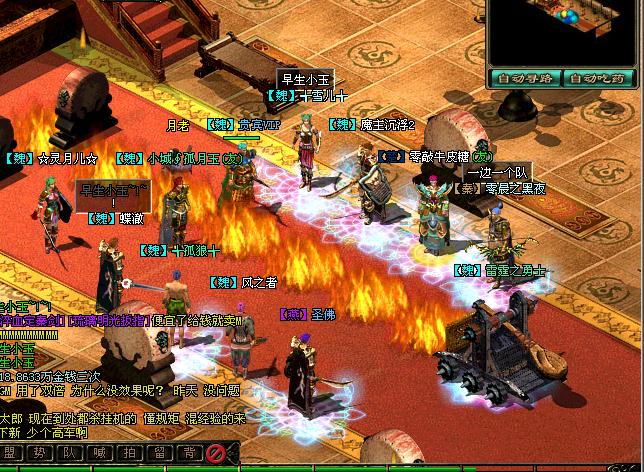Switch to the 队 team chat button
The image size is (644, 472).
point(68,454)
